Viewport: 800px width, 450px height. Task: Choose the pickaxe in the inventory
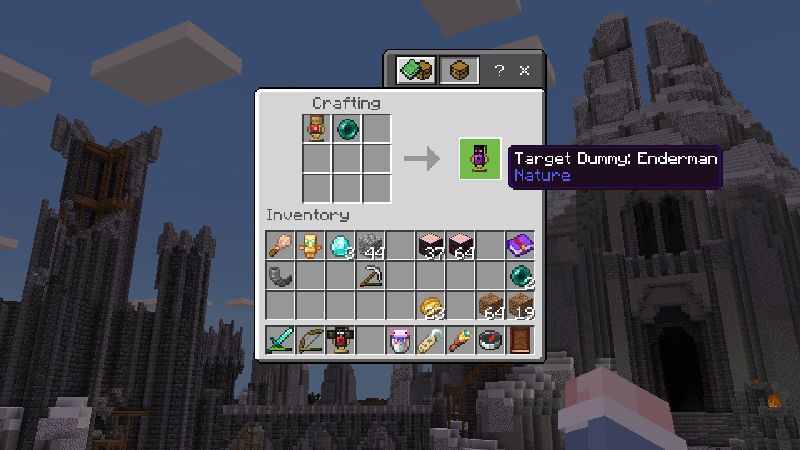point(371,275)
